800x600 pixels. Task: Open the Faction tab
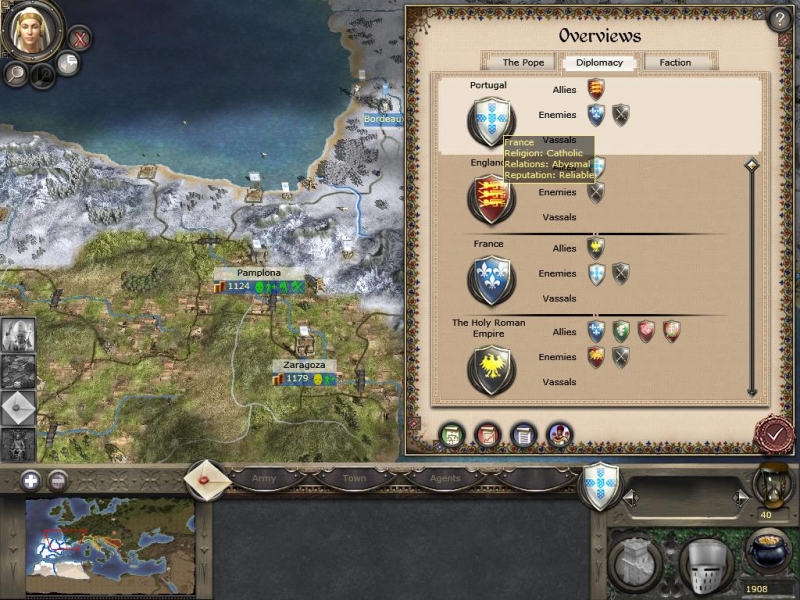(x=675, y=62)
